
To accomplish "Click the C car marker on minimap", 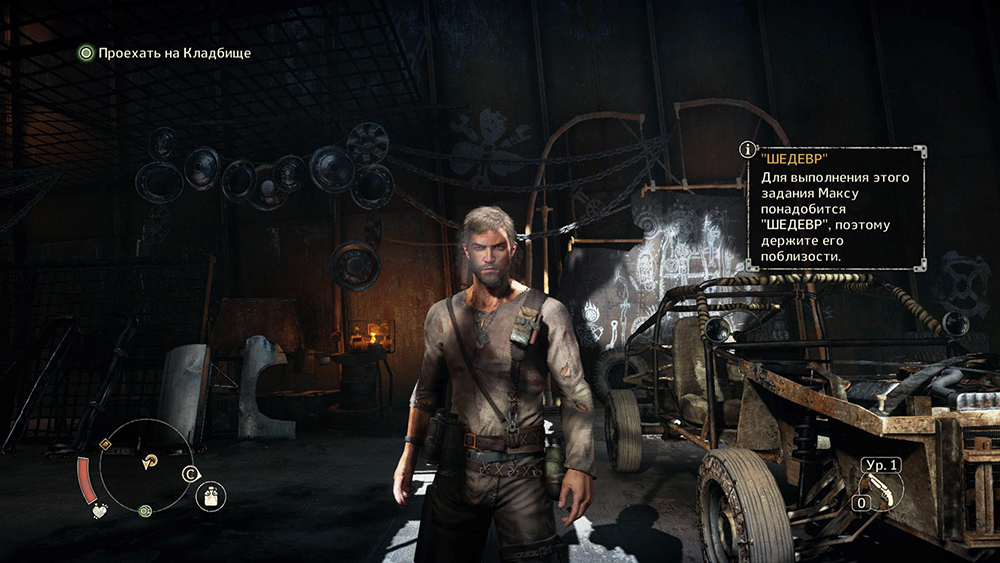I will coord(190,474).
